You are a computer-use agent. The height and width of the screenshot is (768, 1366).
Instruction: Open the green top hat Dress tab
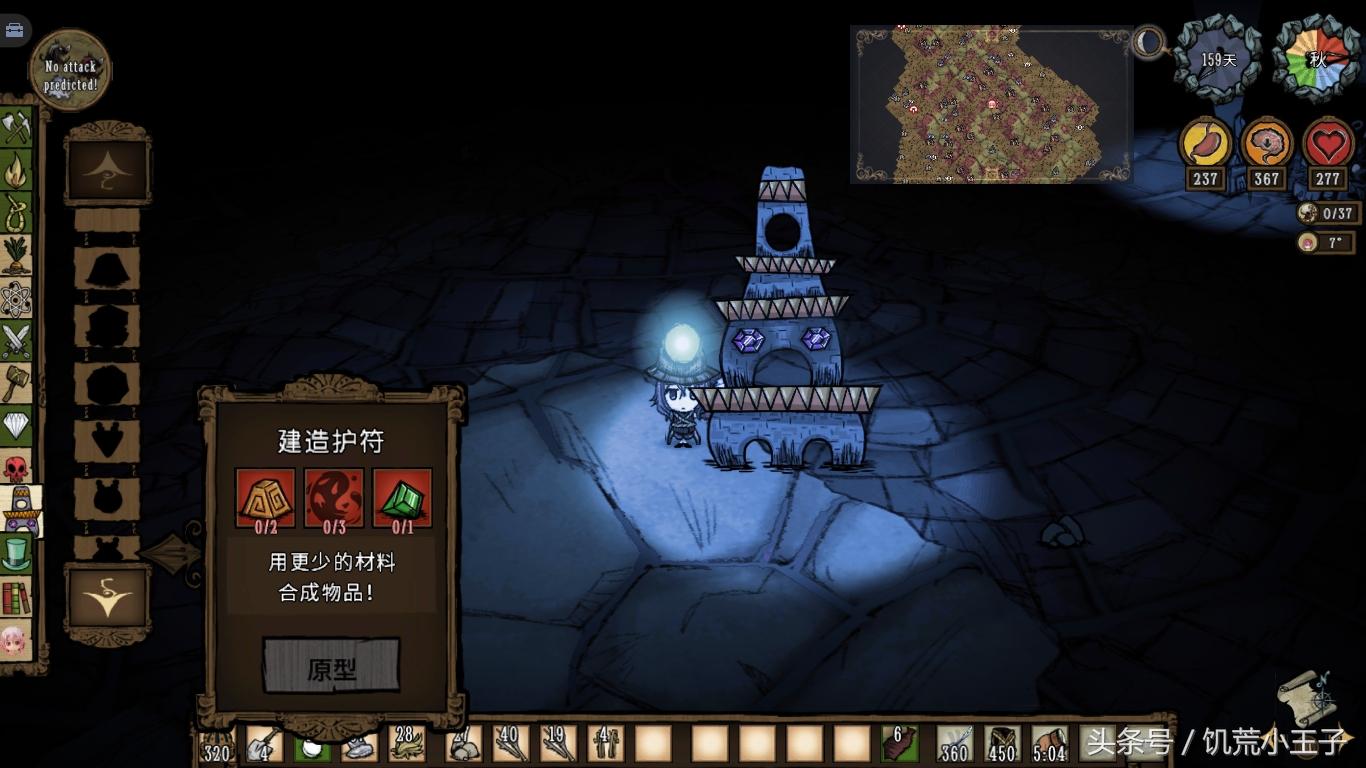click(16, 553)
